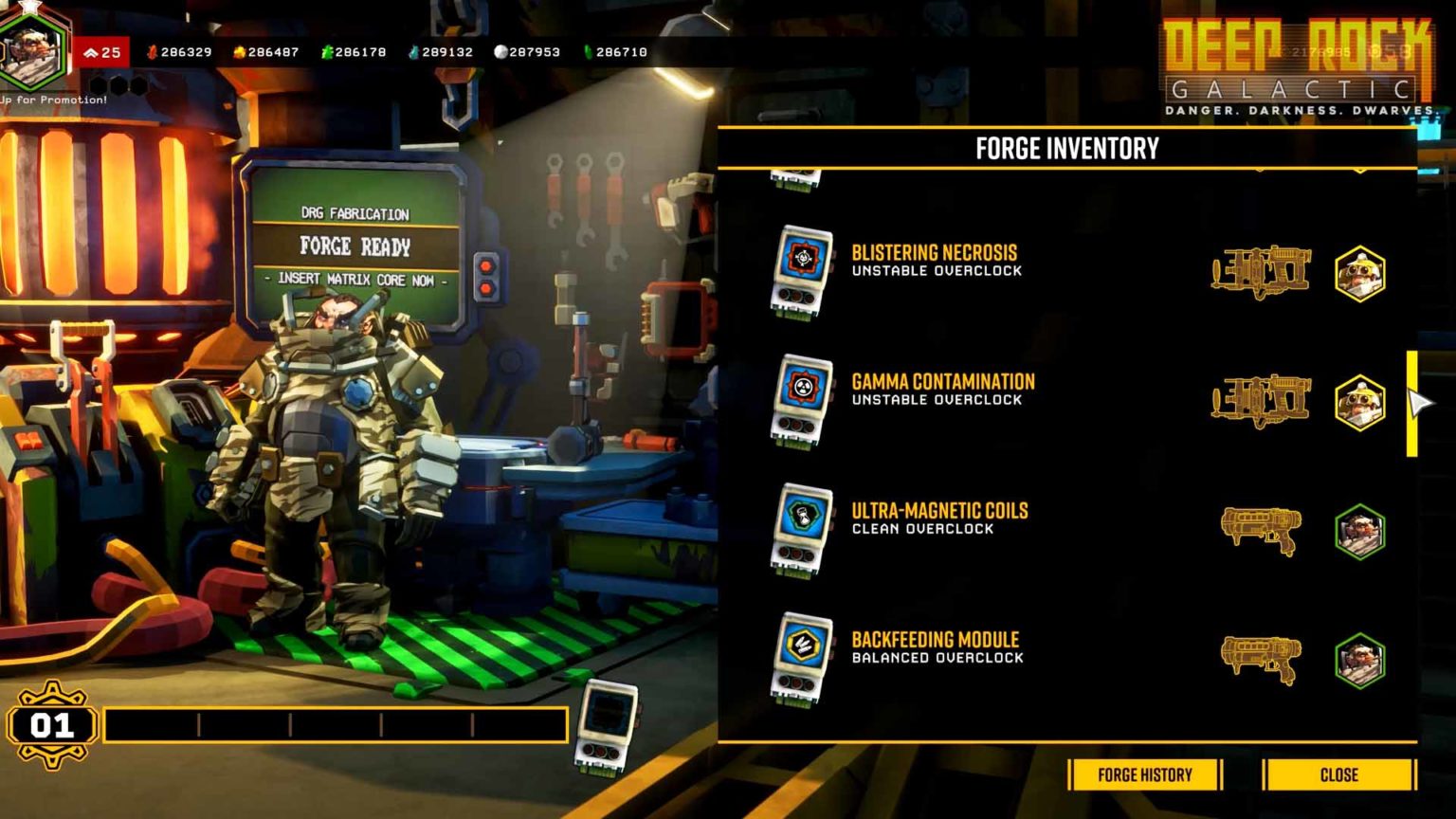The width and height of the screenshot is (1456, 819).
Task: Select the Ultra-Magnetic Coils matrix core icon
Action: [802, 524]
